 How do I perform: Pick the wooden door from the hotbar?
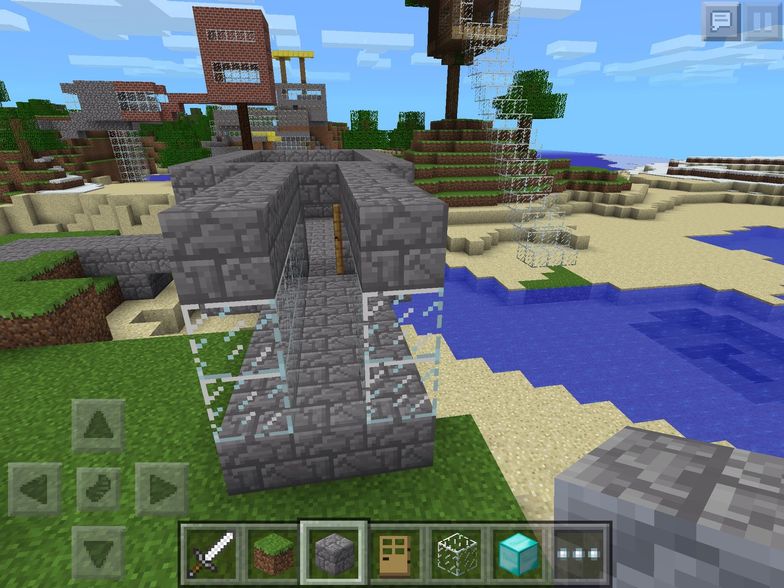tap(395, 550)
